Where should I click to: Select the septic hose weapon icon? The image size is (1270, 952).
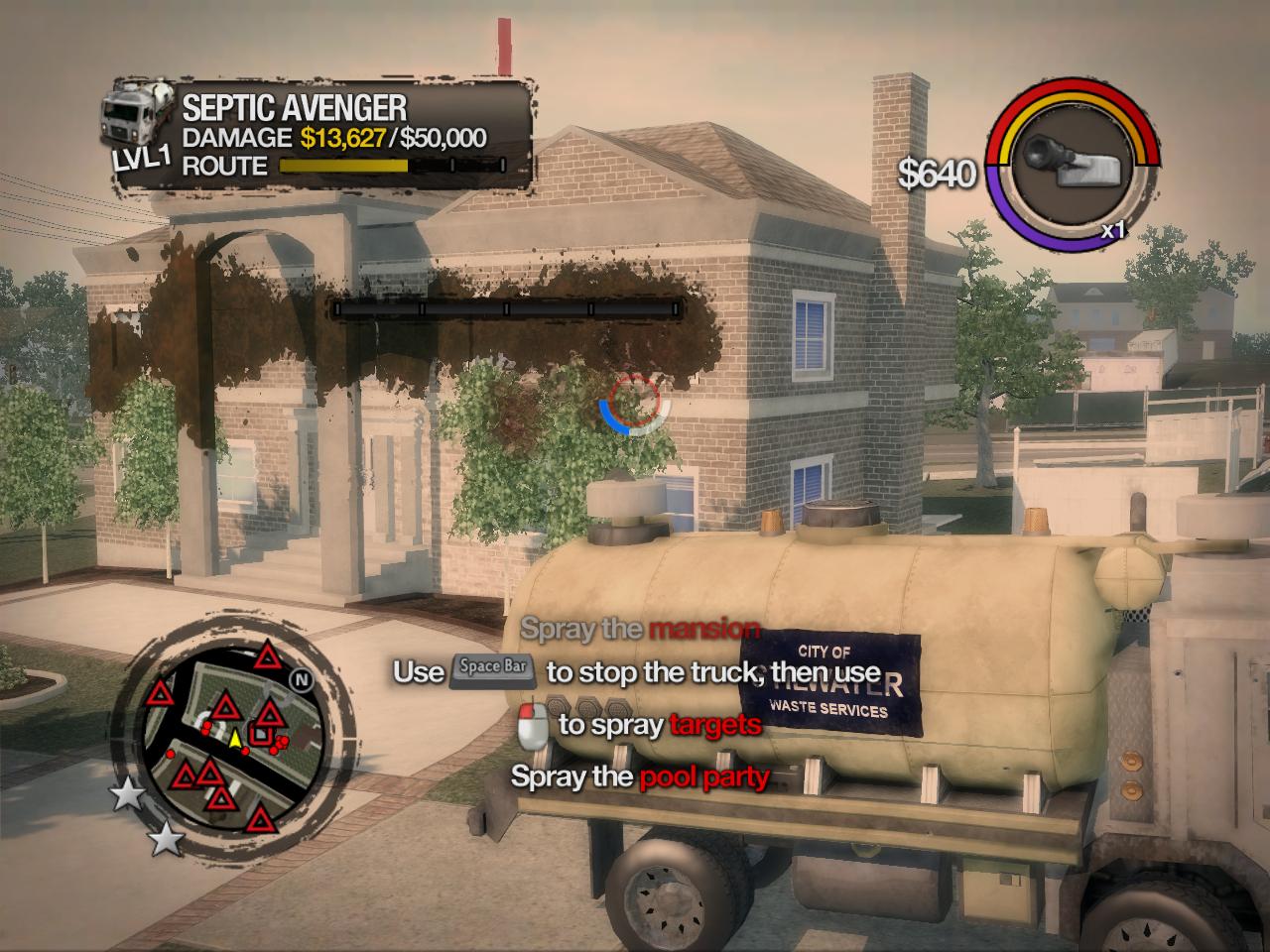point(1076,162)
